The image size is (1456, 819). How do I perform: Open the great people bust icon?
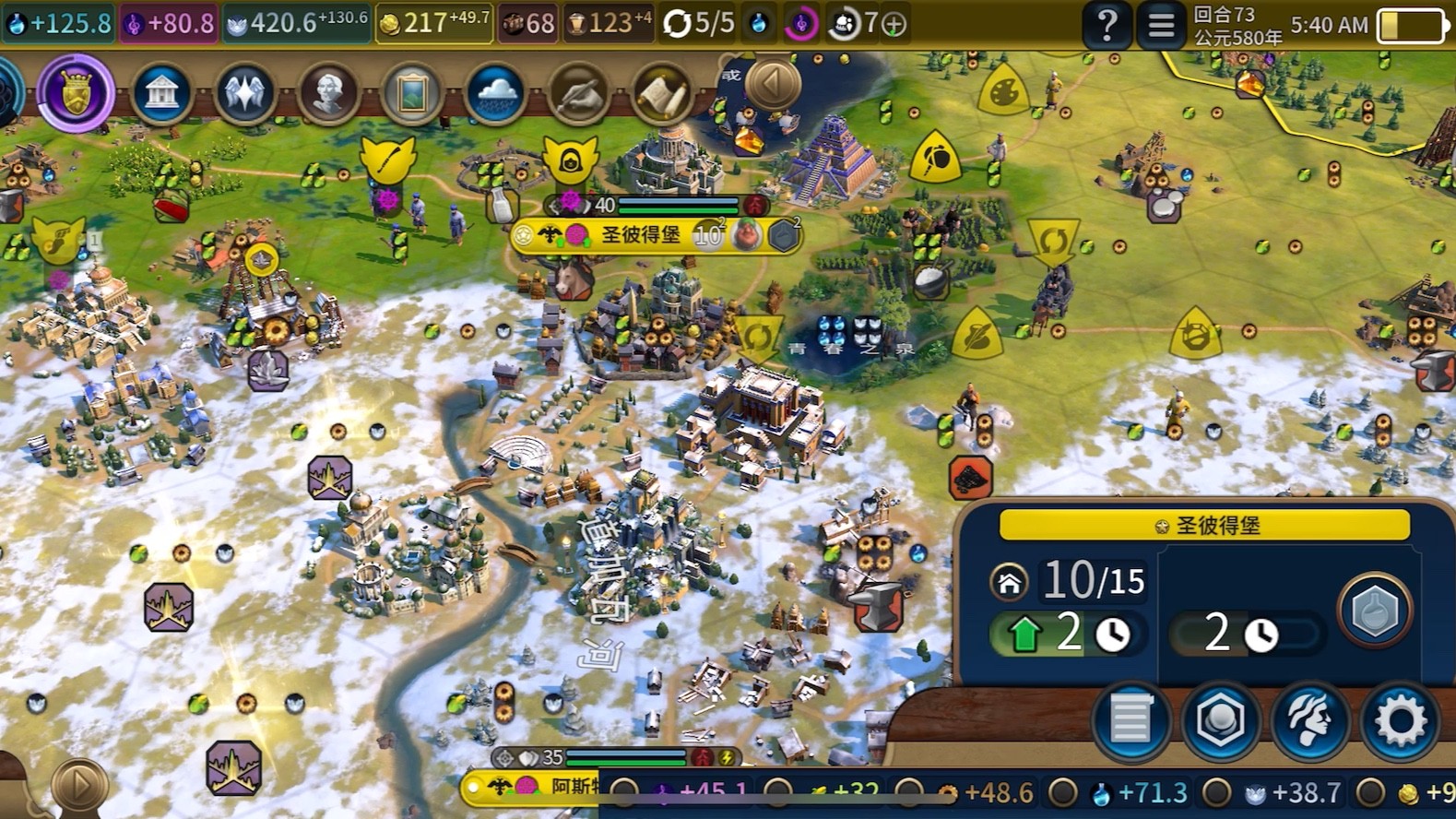tap(328, 93)
